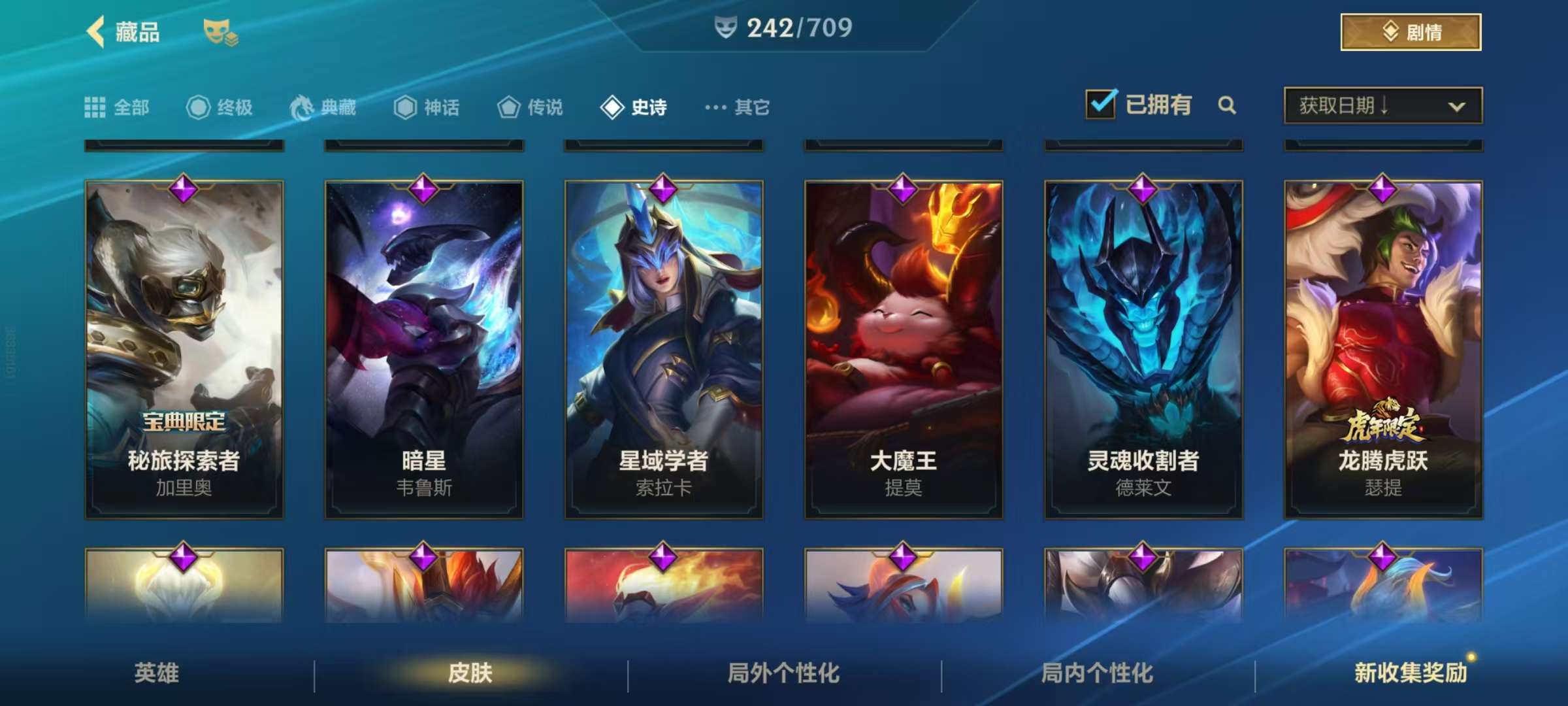View the 大魔王 提莫 skin card

[904, 350]
